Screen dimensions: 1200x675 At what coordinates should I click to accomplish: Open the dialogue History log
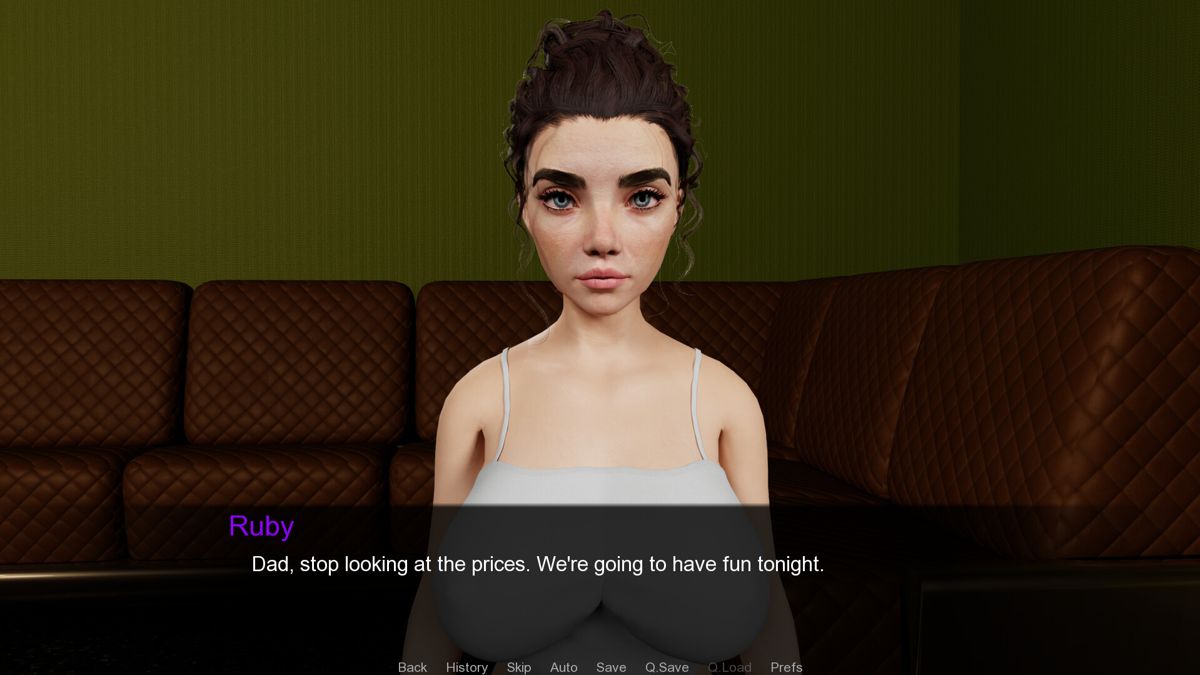pos(467,667)
